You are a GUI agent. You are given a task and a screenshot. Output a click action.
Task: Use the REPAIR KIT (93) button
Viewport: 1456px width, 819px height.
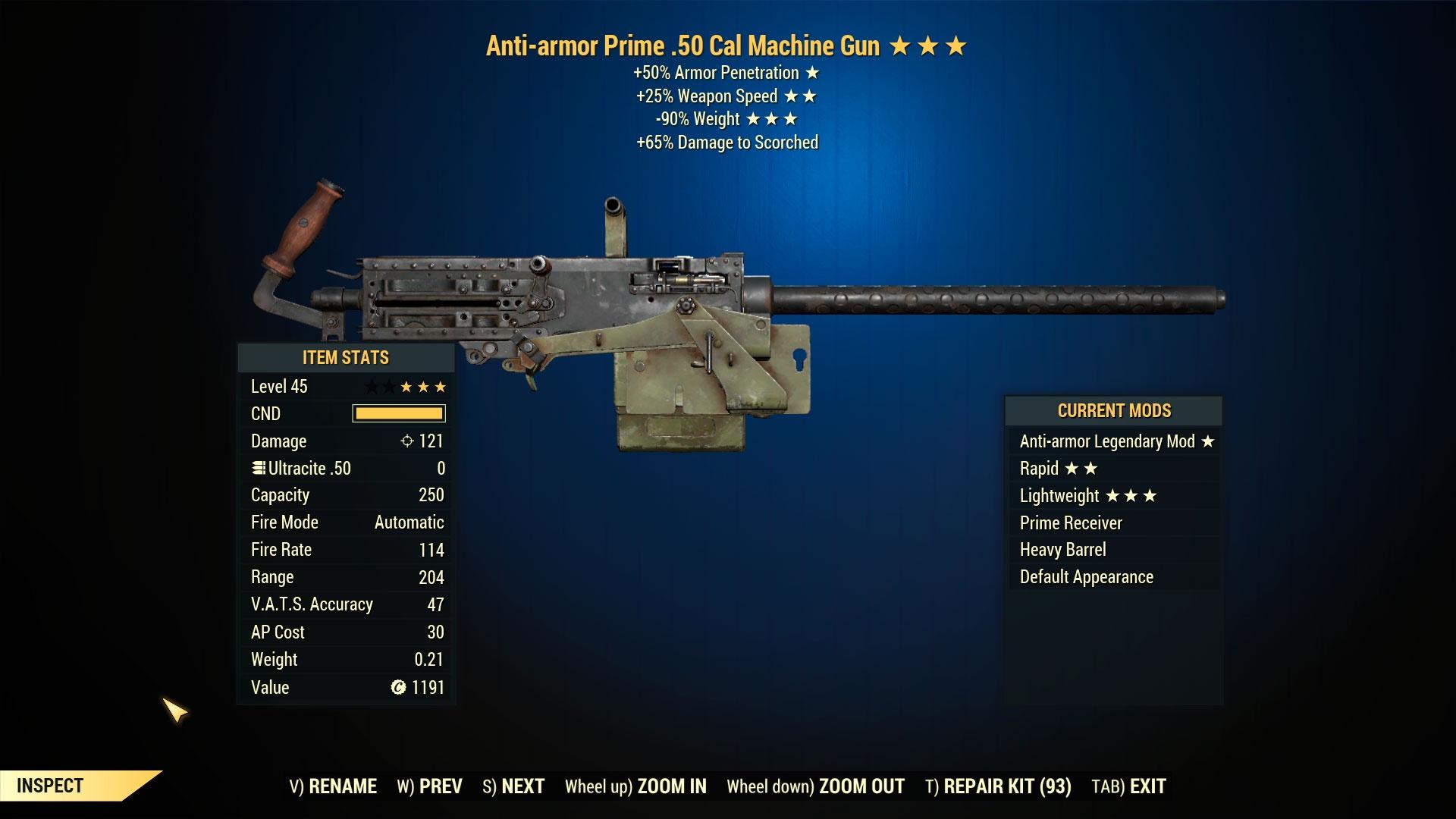click(x=998, y=786)
